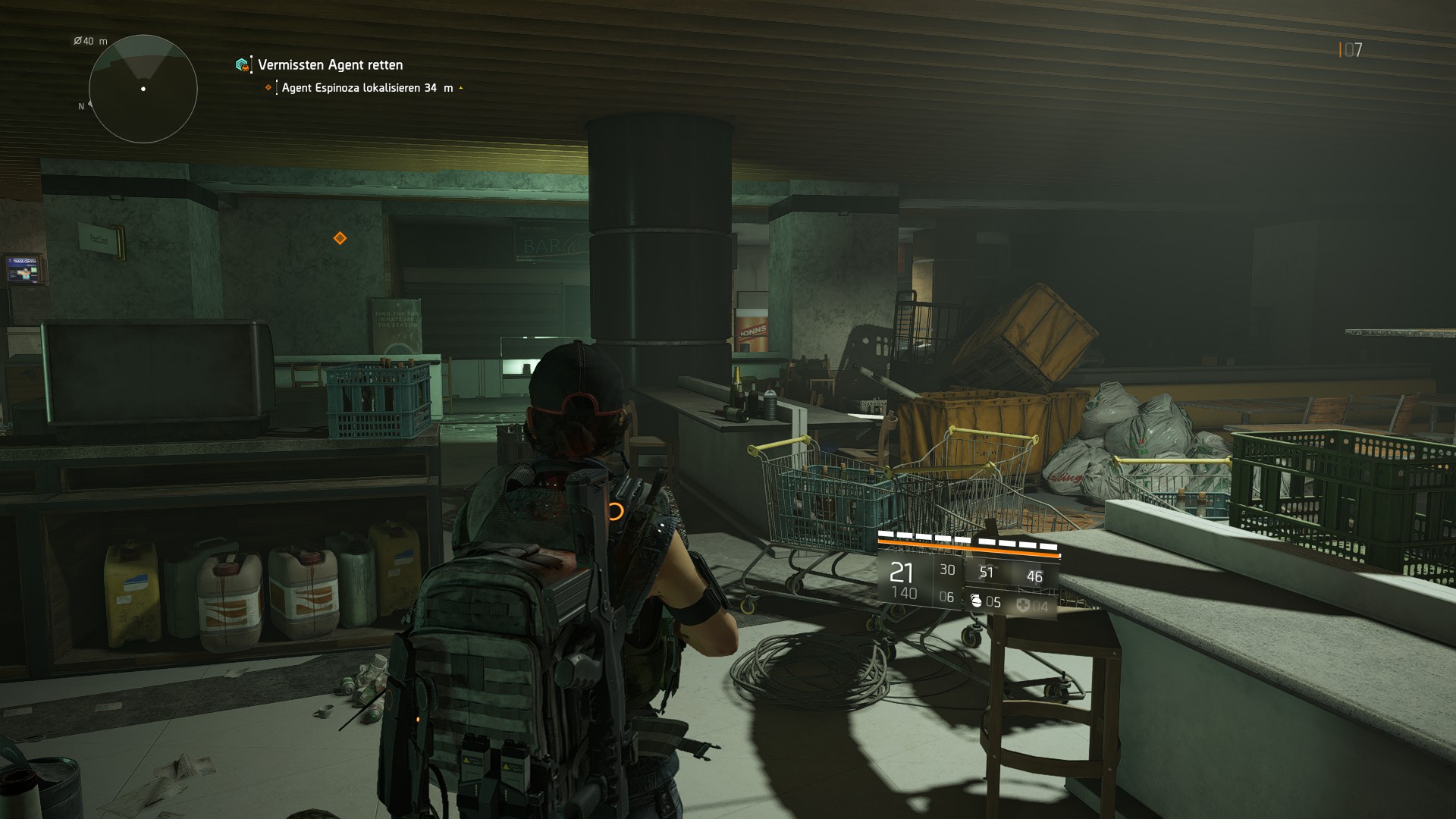The height and width of the screenshot is (819, 1456).
Task: Select the grenade icon in the inventory HUD
Action: click(x=977, y=602)
